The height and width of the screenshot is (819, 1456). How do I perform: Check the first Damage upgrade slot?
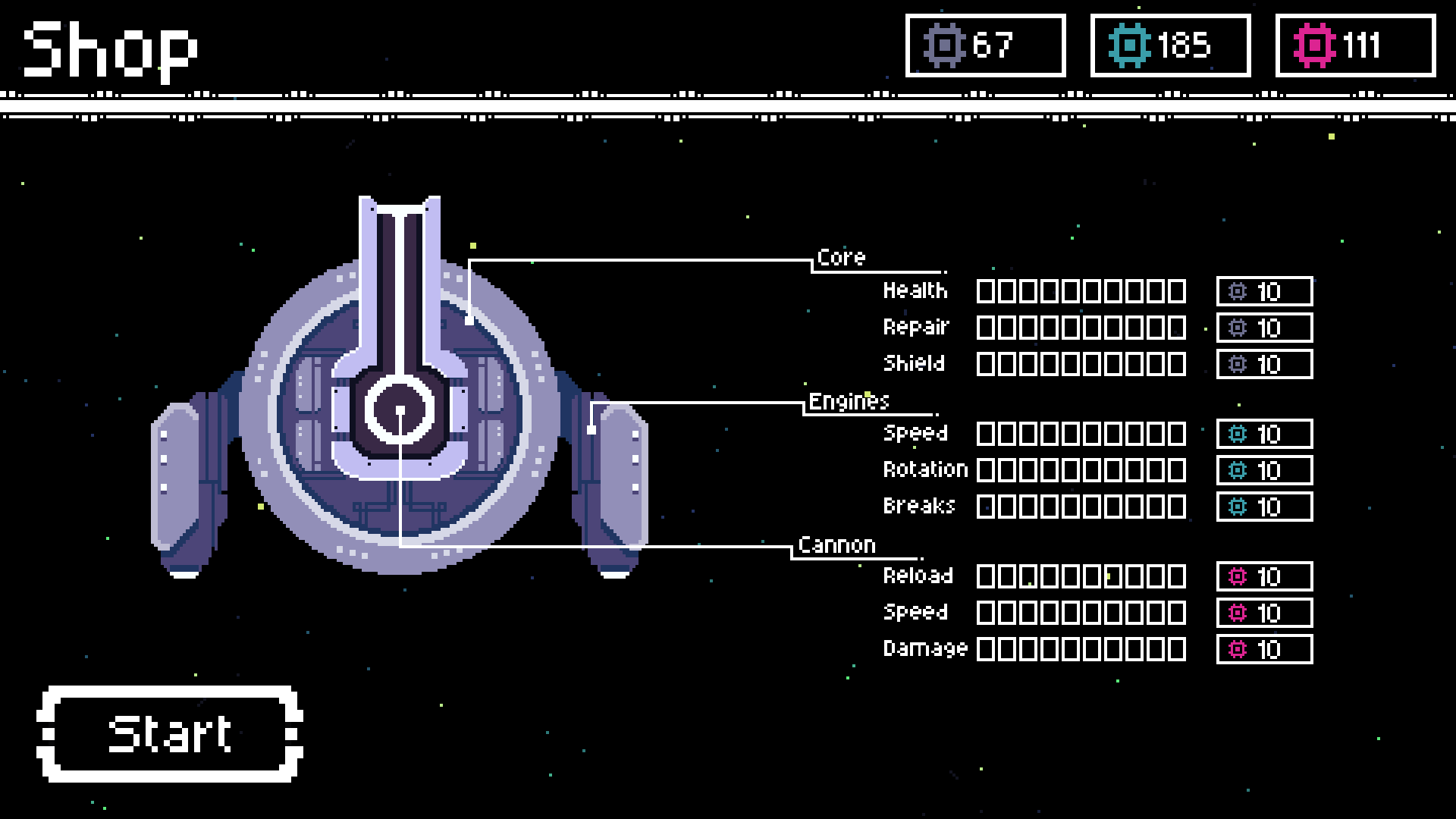click(x=987, y=649)
